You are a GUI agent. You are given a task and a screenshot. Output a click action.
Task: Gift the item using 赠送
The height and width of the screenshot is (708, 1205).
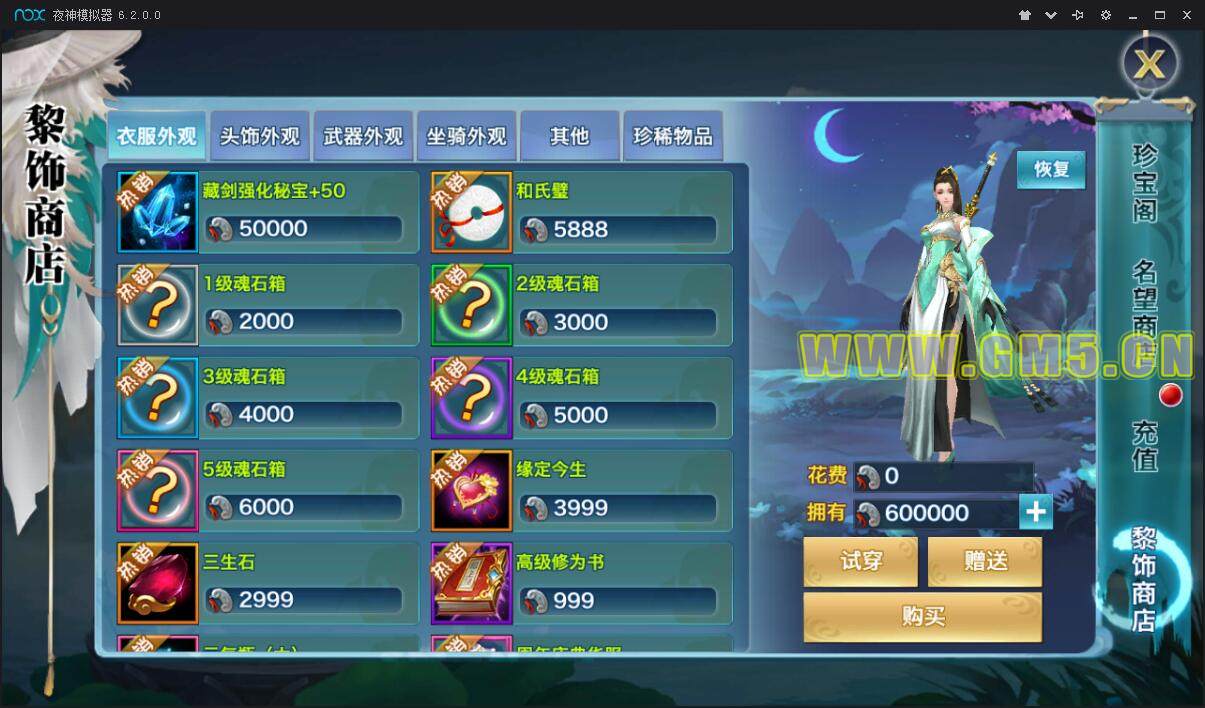[985, 561]
